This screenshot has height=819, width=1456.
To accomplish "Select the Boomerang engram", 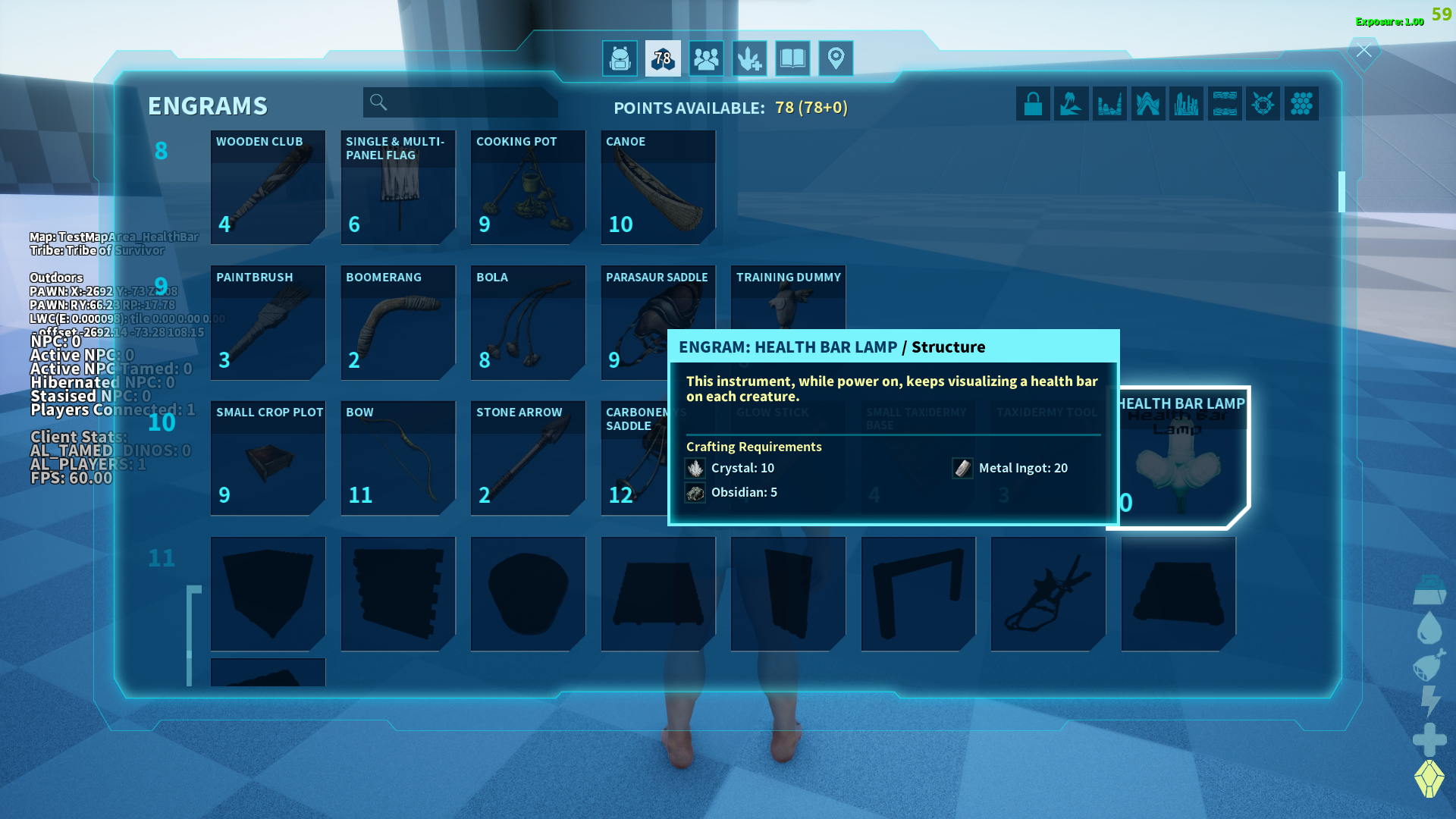I will [398, 322].
